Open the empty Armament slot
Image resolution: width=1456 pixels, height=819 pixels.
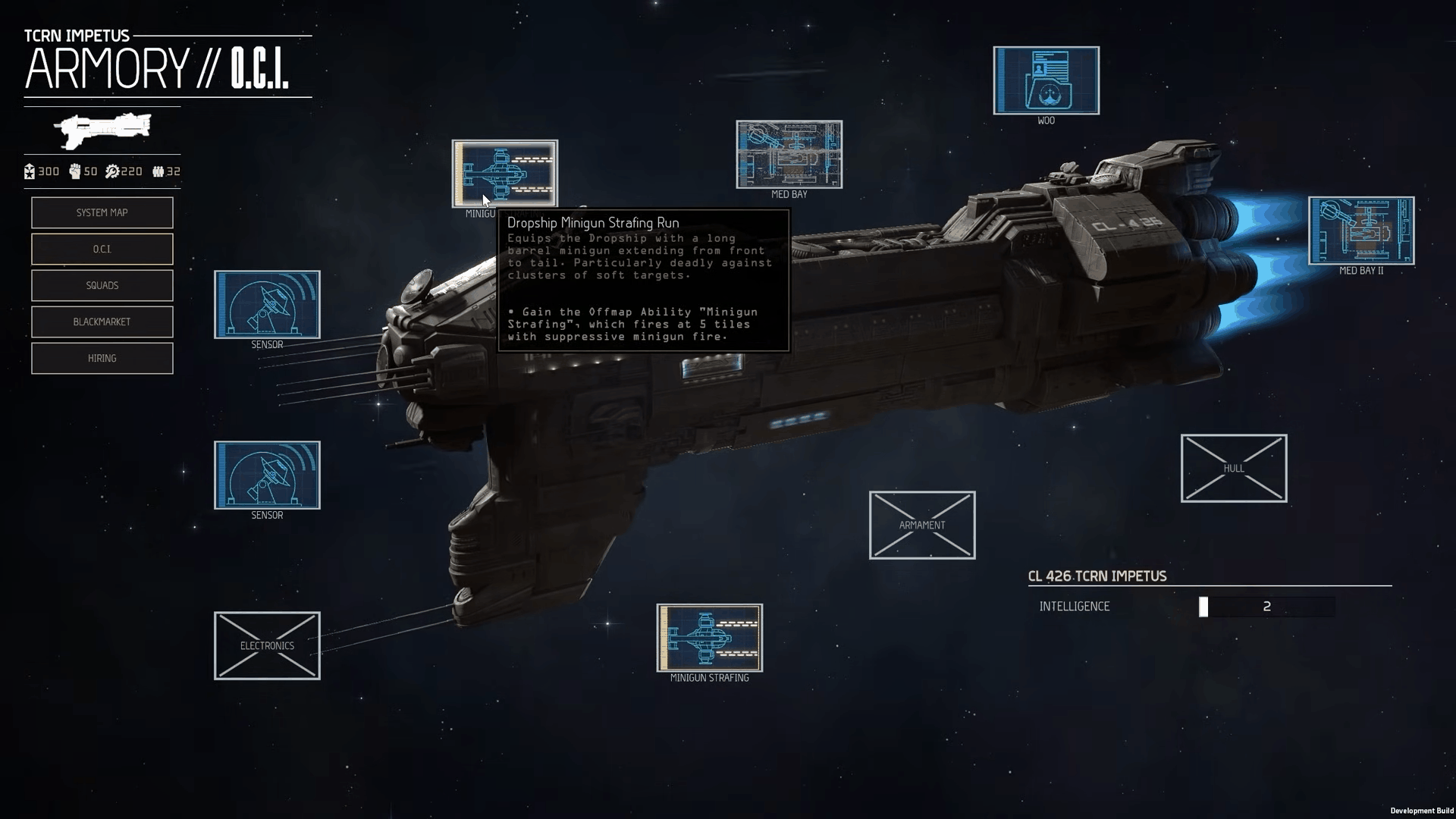coord(921,525)
